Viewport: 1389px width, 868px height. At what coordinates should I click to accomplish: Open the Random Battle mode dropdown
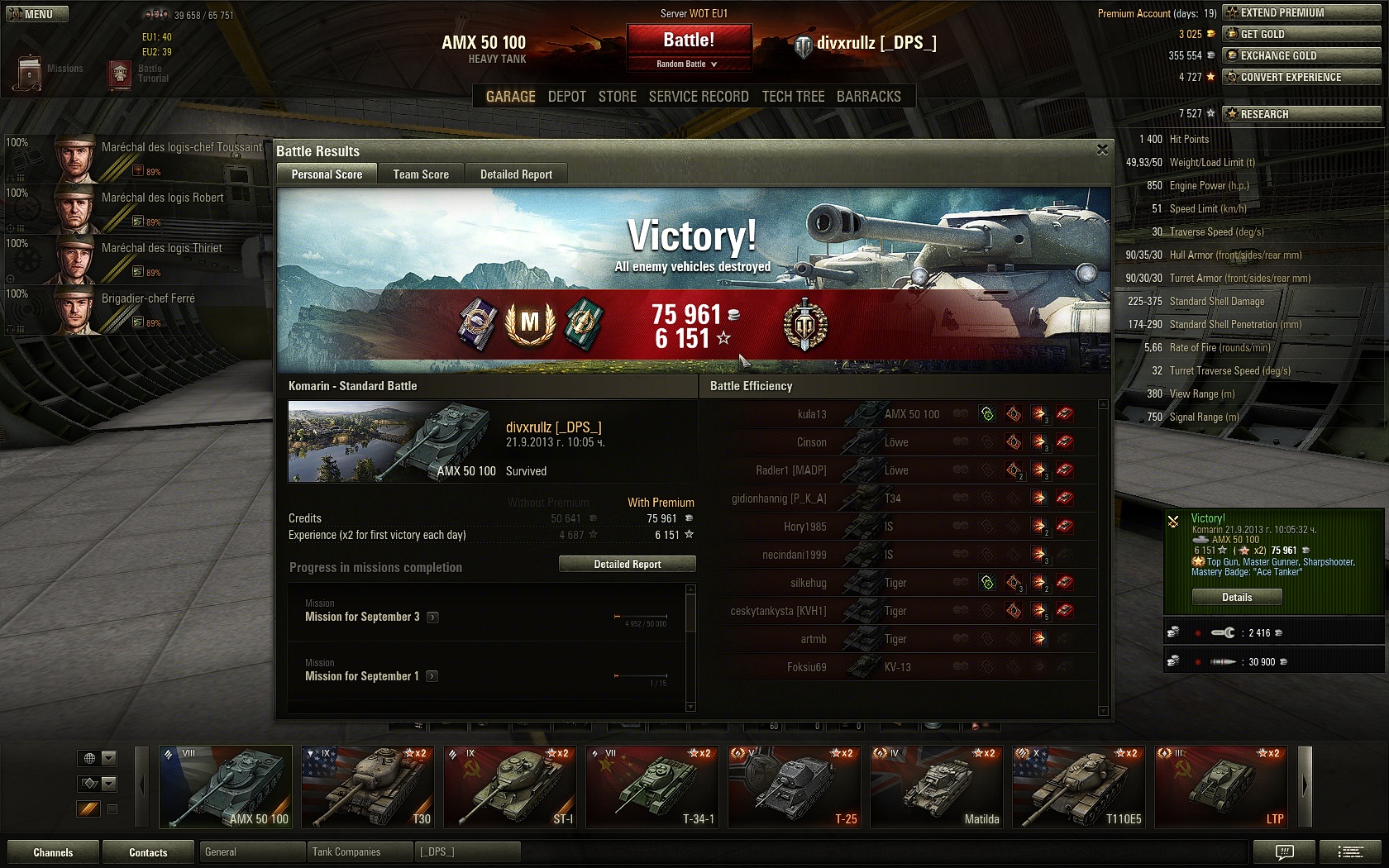coord(689,64)
